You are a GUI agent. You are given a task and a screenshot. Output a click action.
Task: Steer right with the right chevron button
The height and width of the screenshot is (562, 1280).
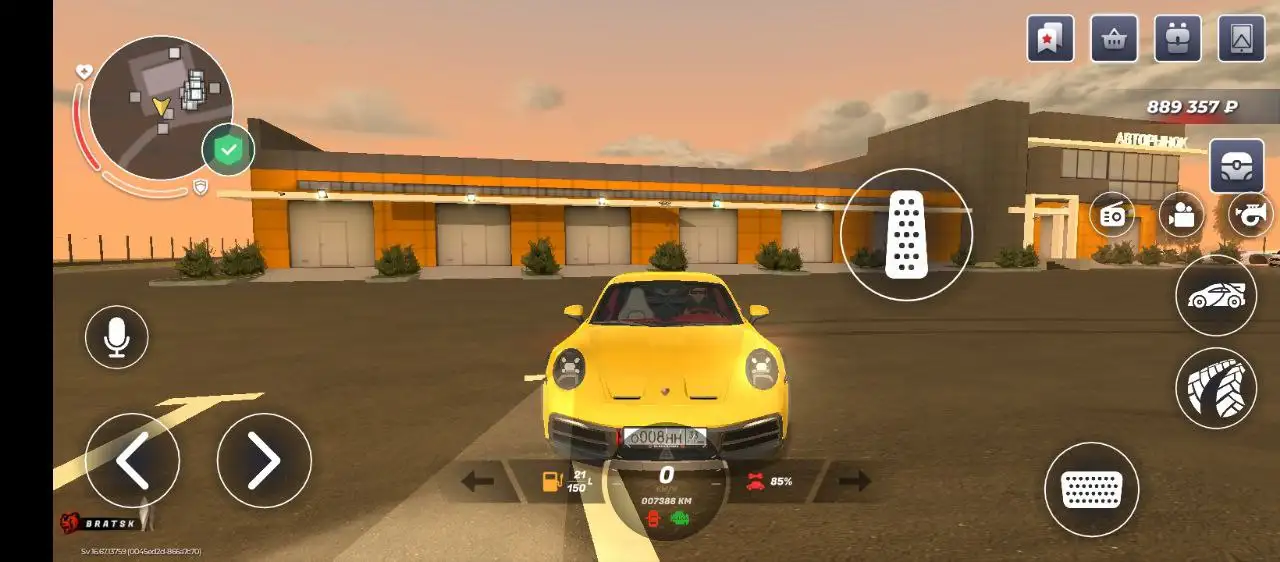point(264,460)
